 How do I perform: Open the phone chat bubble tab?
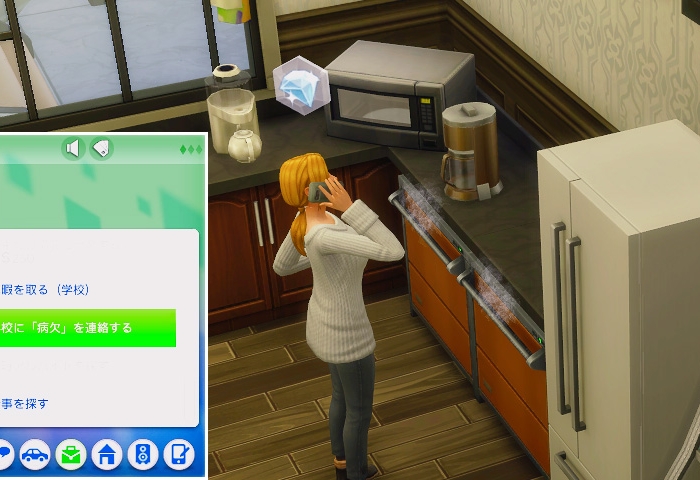click(x=4, y=455)
